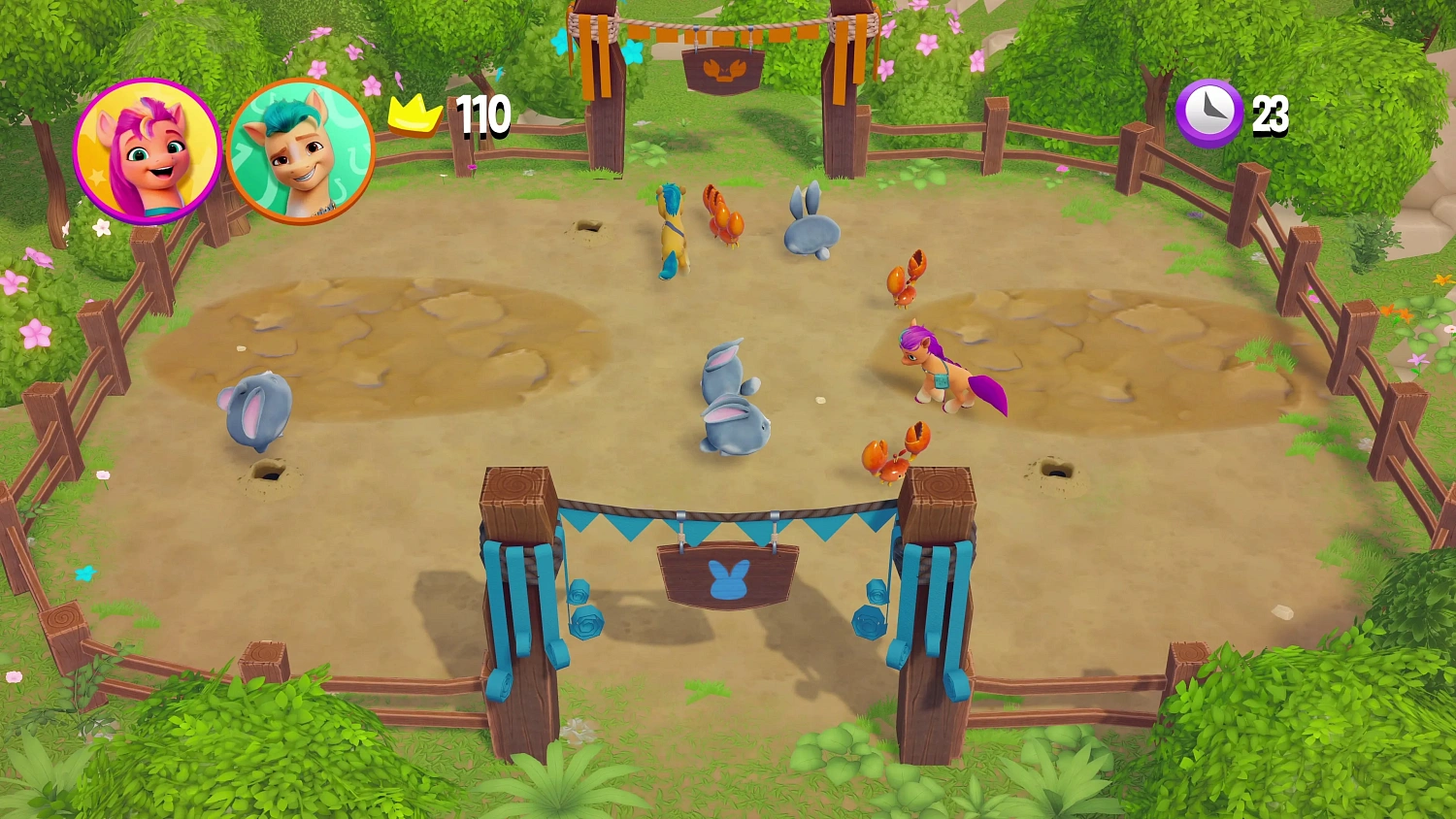Click the yellow crown score icon

(415, 115)
